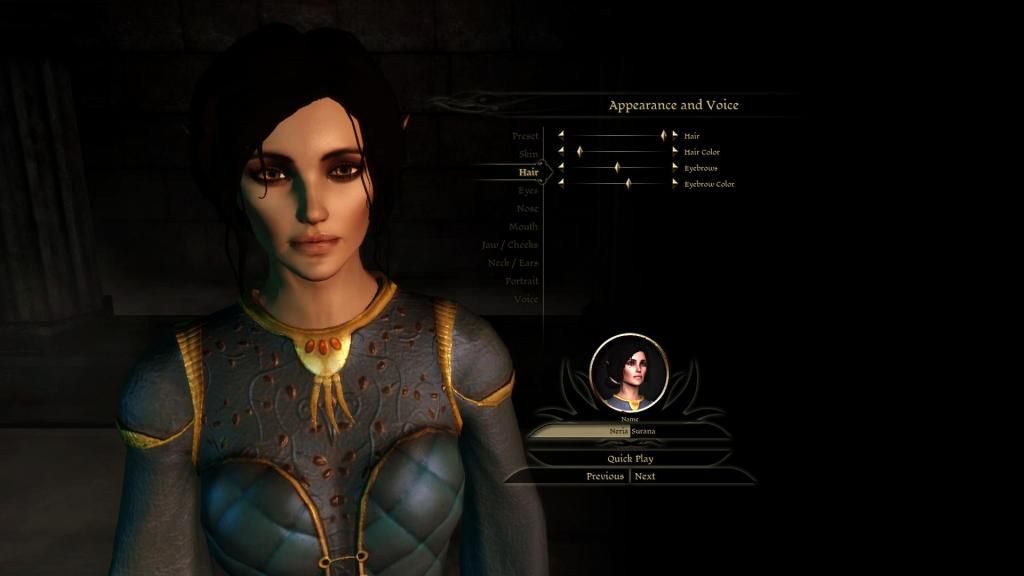1024x576 pixels.
Task: Switch to the Portrait category
Action: pos(522,281)
